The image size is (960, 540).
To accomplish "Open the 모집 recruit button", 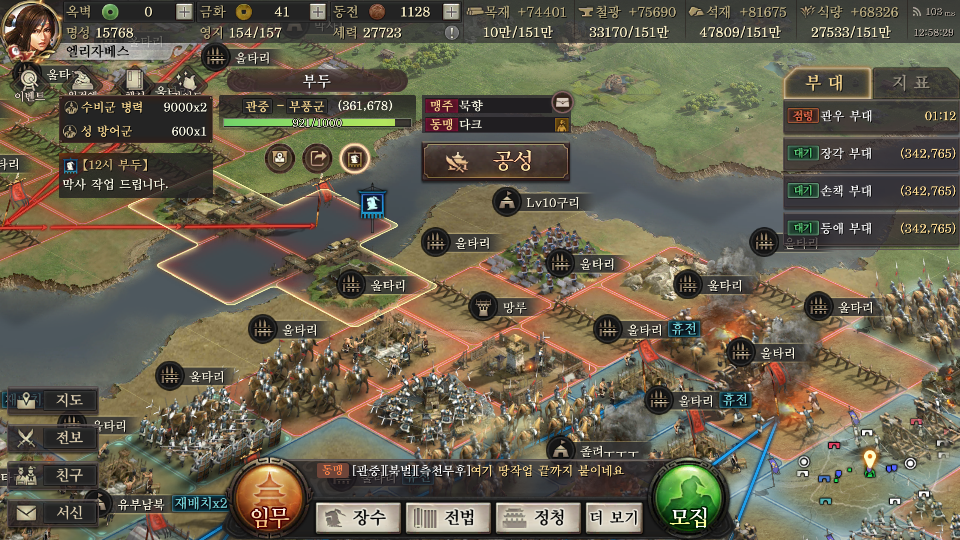I will pos(688,502).
